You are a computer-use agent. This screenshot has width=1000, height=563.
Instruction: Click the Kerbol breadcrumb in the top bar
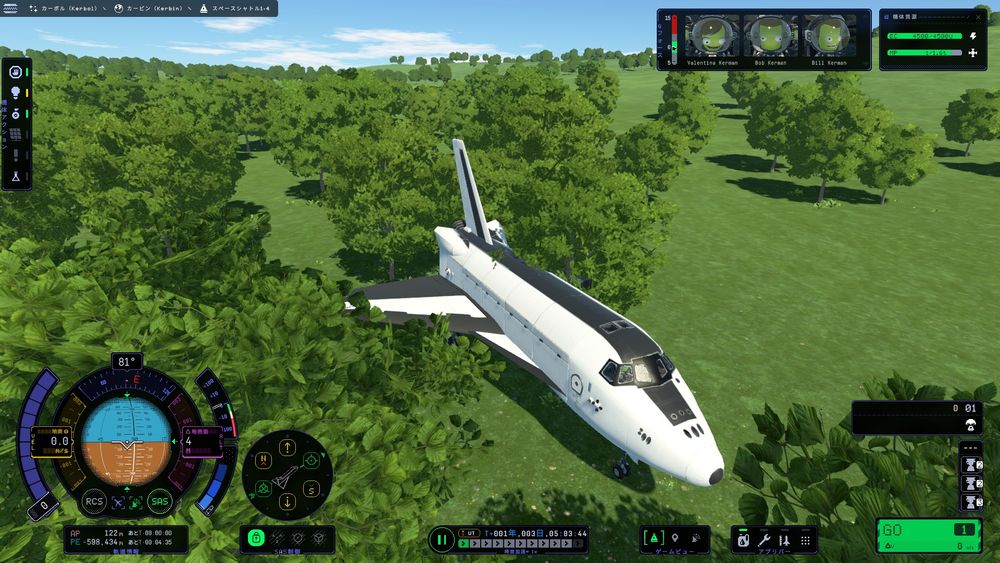(x=67, y=8)
